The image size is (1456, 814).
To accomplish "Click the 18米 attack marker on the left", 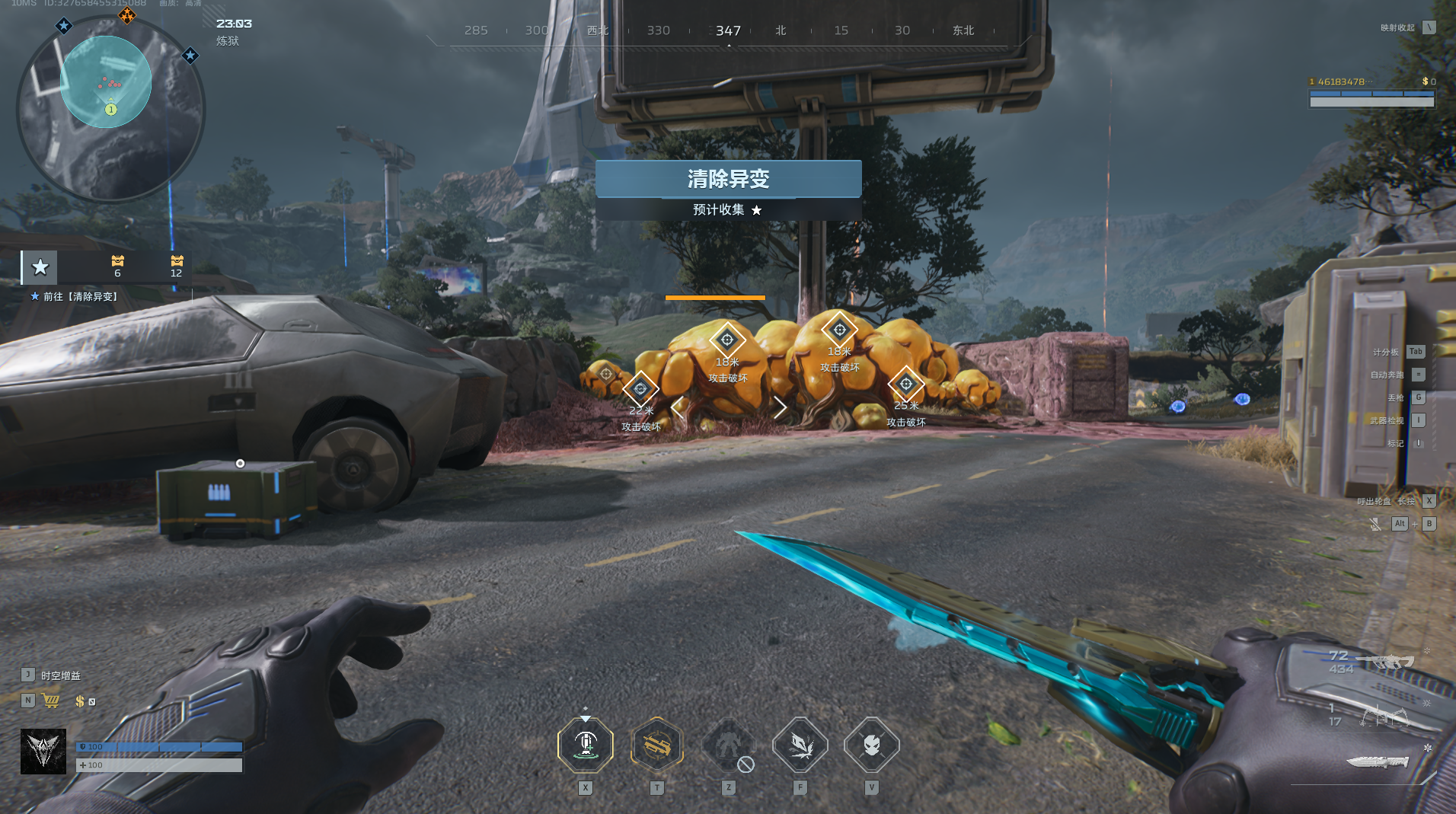I will tap(727, 340).
